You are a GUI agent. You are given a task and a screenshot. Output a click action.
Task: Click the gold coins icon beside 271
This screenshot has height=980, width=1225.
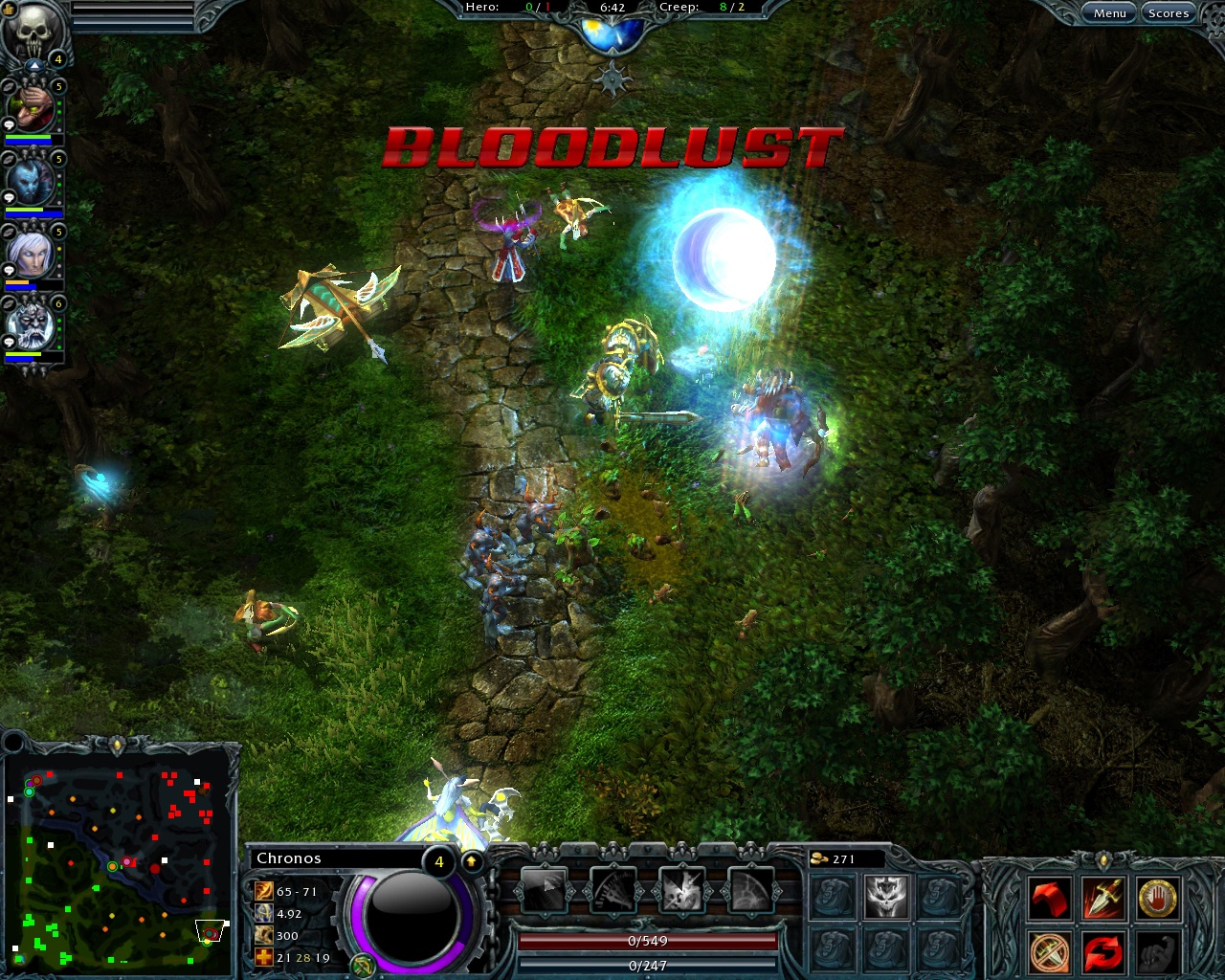820,858
